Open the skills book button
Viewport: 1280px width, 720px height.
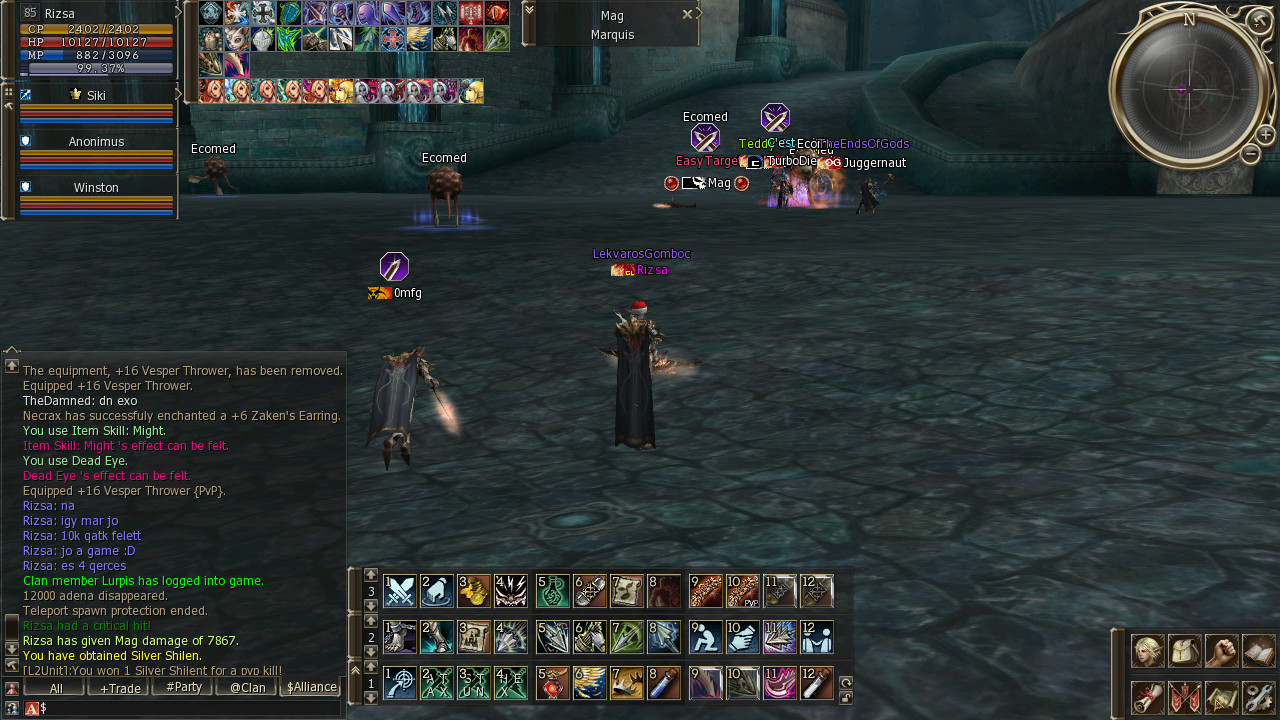point(1258,651)
